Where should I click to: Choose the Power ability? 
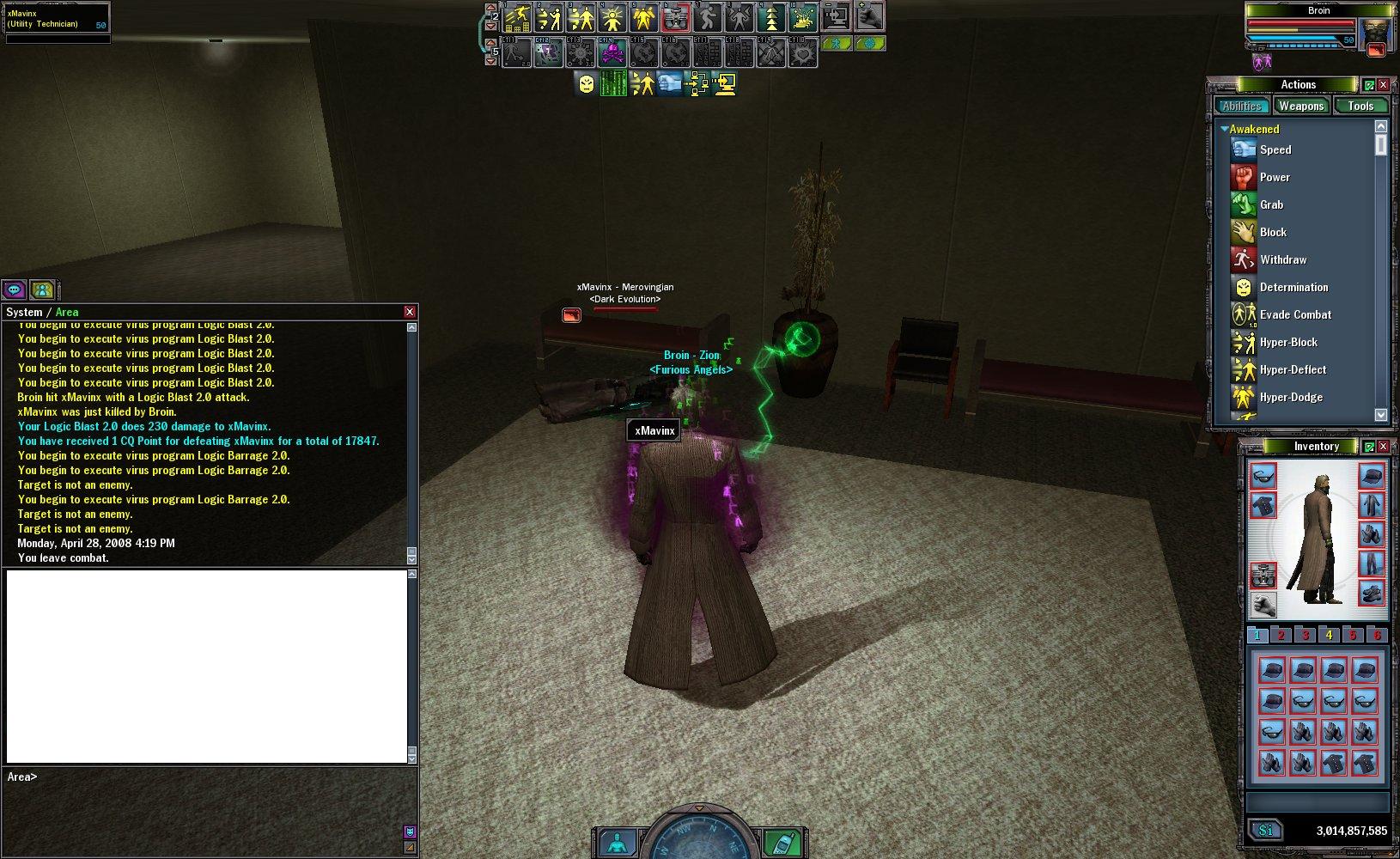pyautogui.click(x=1274, y=177)
